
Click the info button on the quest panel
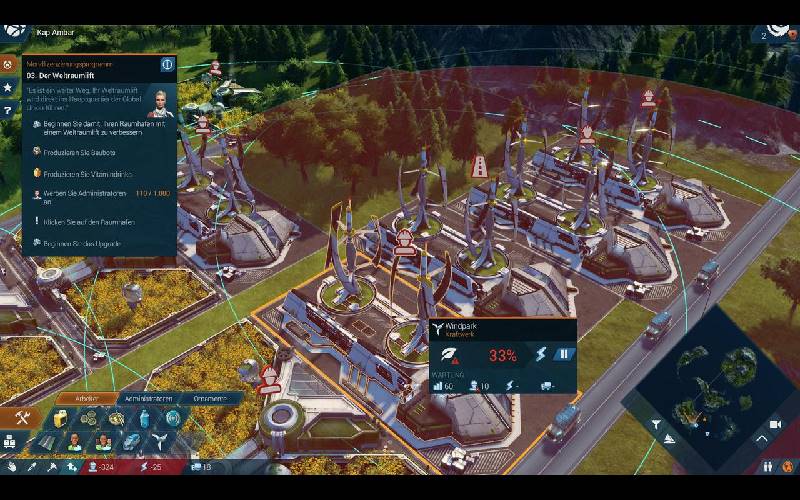(x=167, y=64)
